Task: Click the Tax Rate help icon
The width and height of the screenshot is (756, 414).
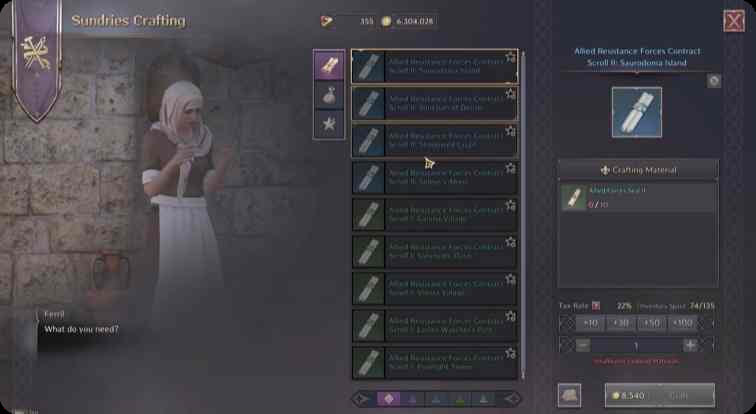Action: click(597, 305)
